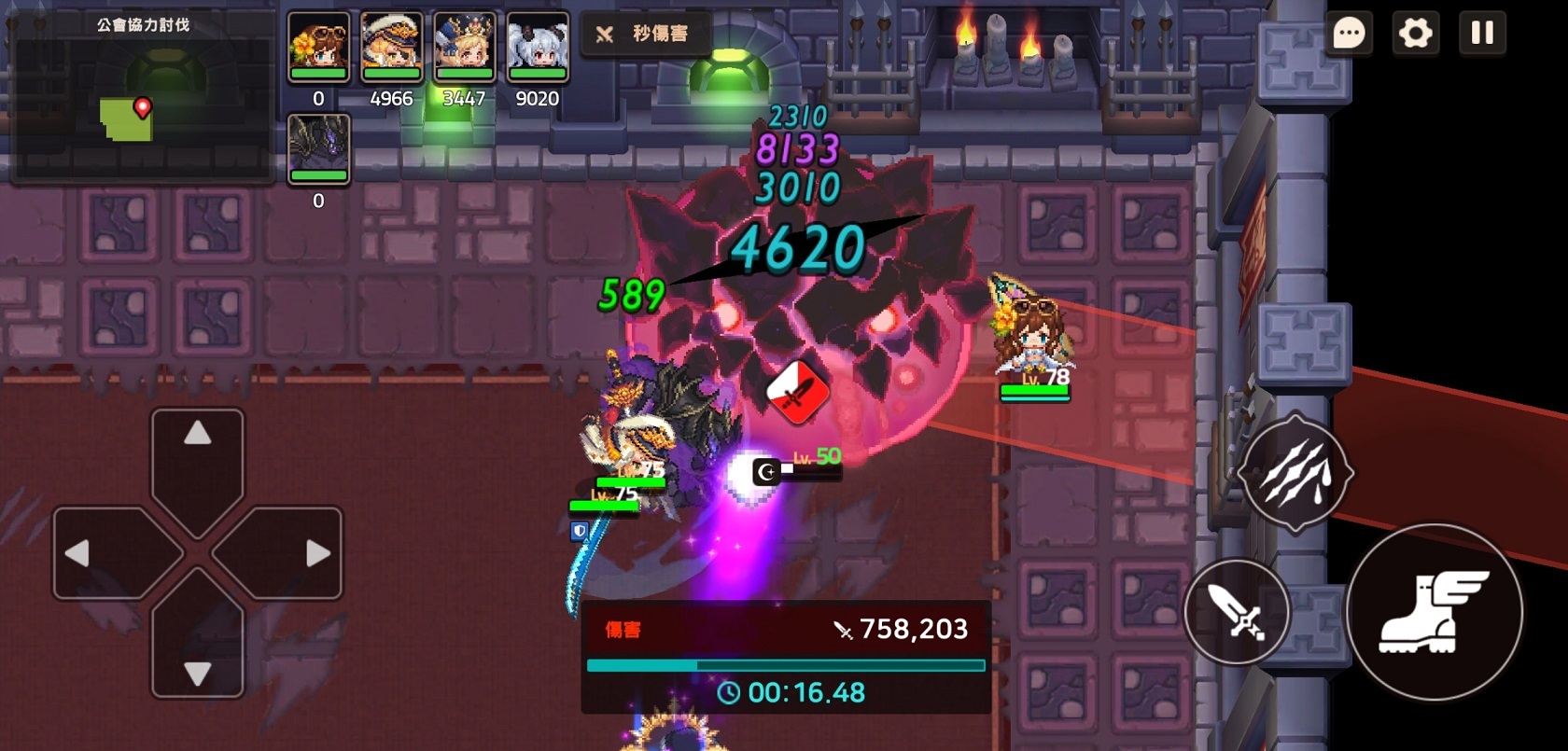Select the flower-haired hero portrait showing 0

[x=317, y=47]
